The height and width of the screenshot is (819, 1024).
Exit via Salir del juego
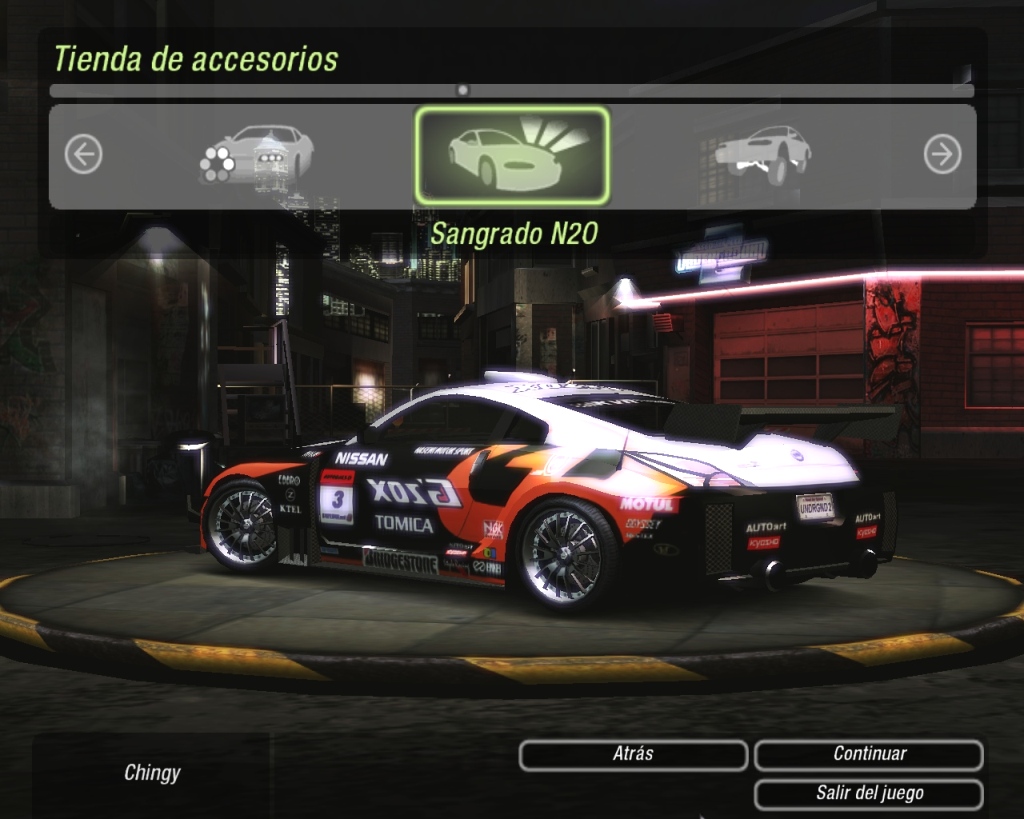coord(869,794)
